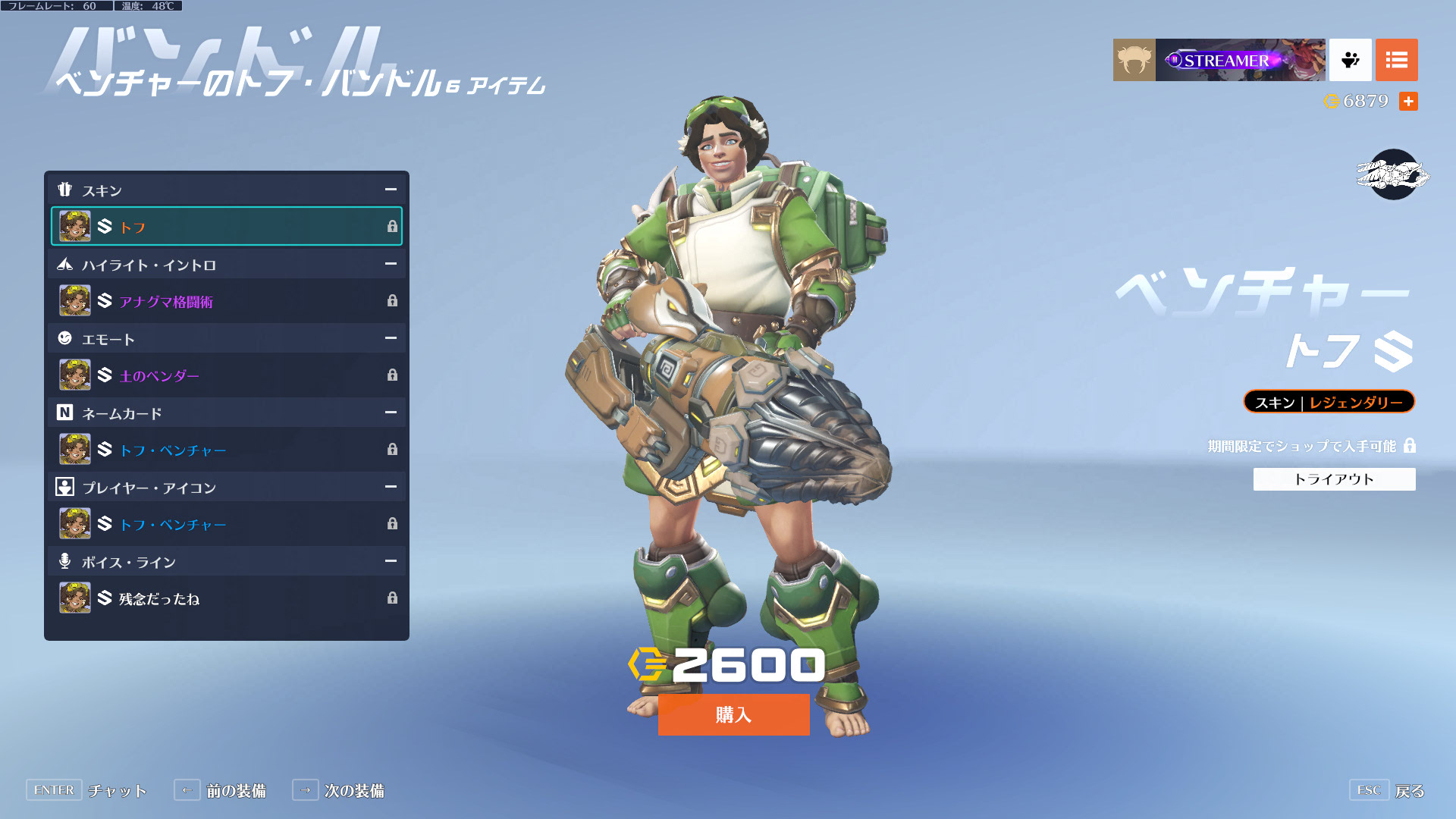Click the トライアウト try-out button

[x=1334, y=479]
